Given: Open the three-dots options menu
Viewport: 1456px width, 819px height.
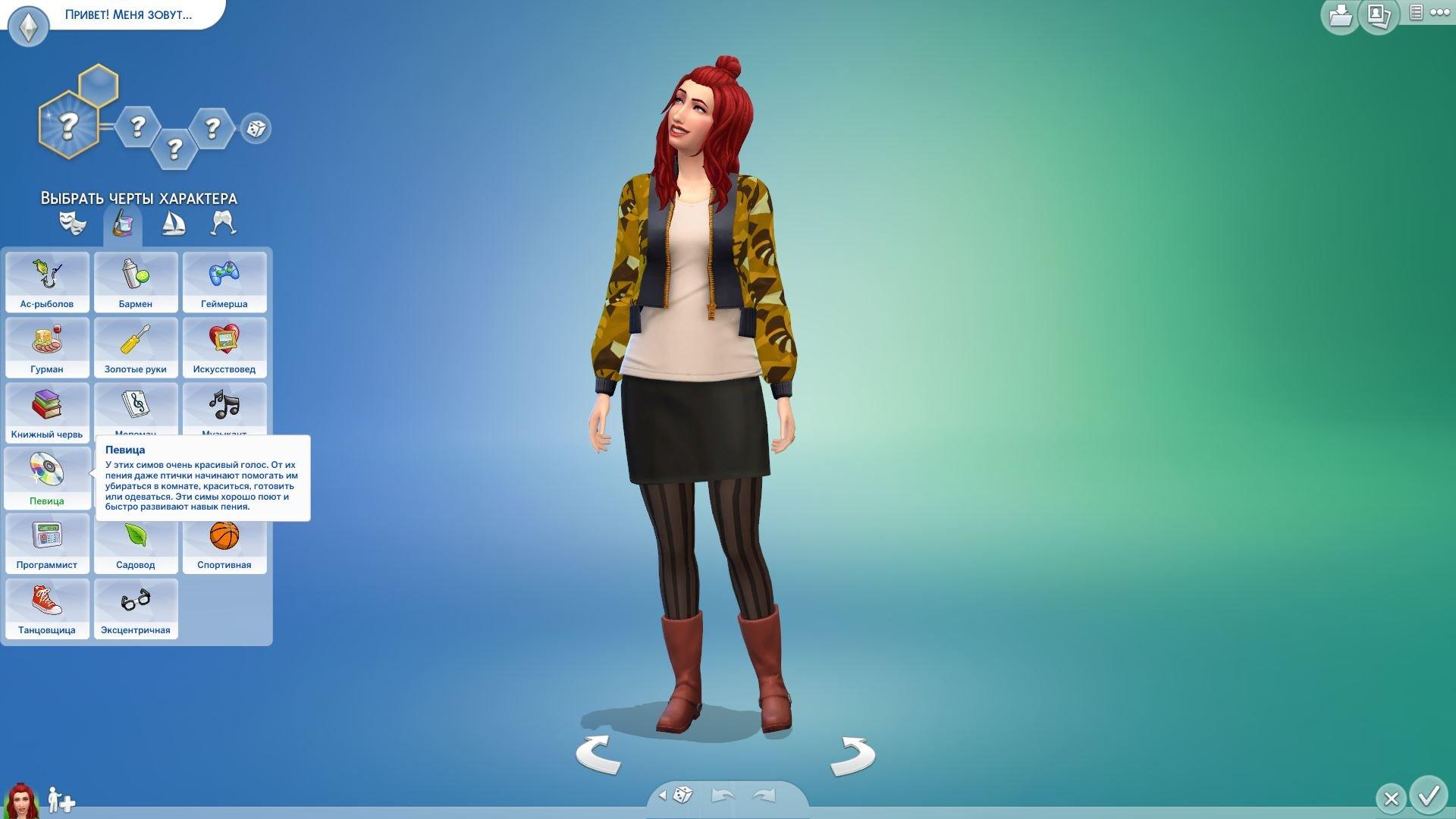Looking at the screenshot, I should click(x=1439, y=12).
